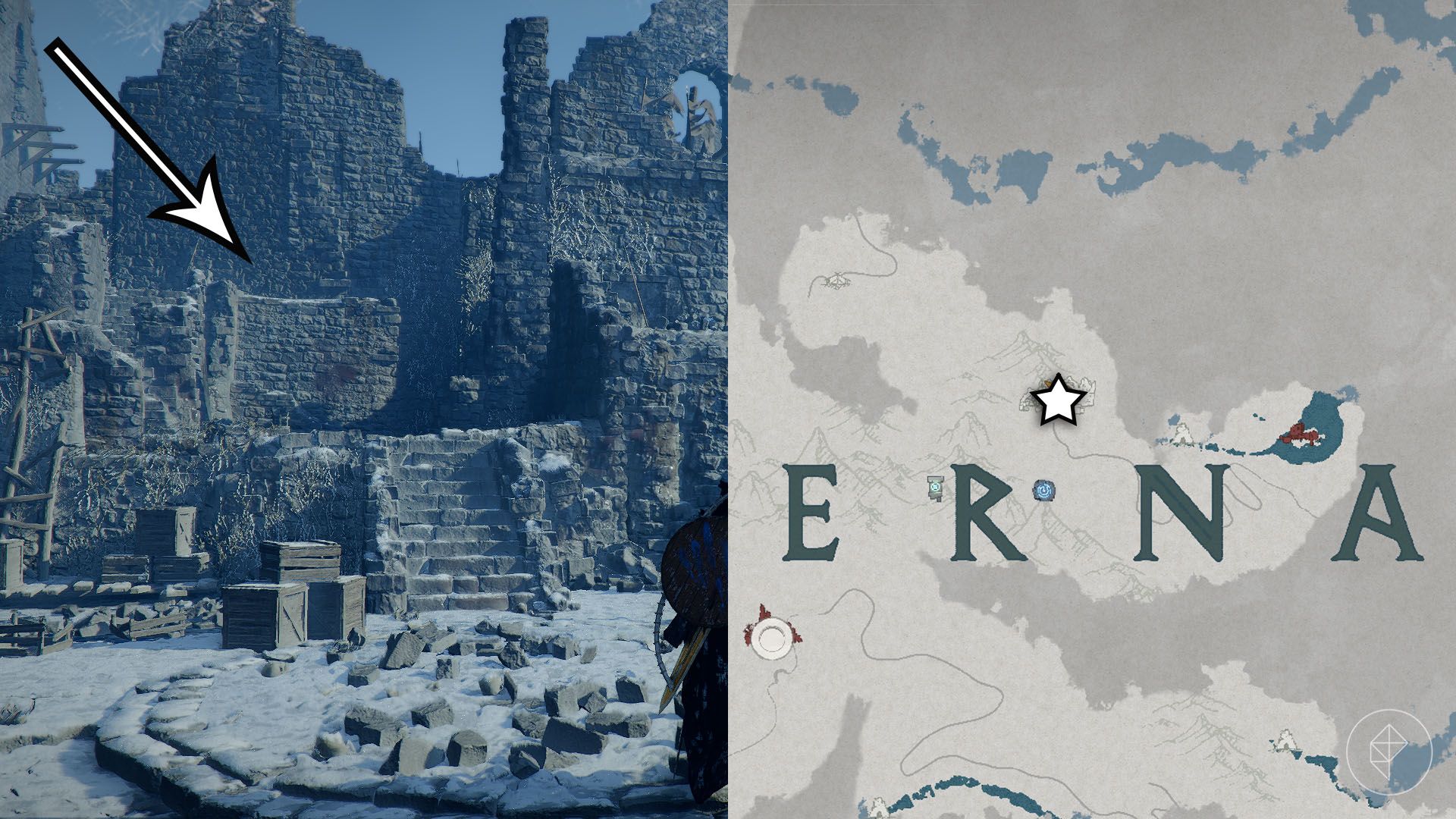Click the Polygon logo watermark
Image resolution: width=1456 pixels, height=819 pixels.
(1389, 751)
